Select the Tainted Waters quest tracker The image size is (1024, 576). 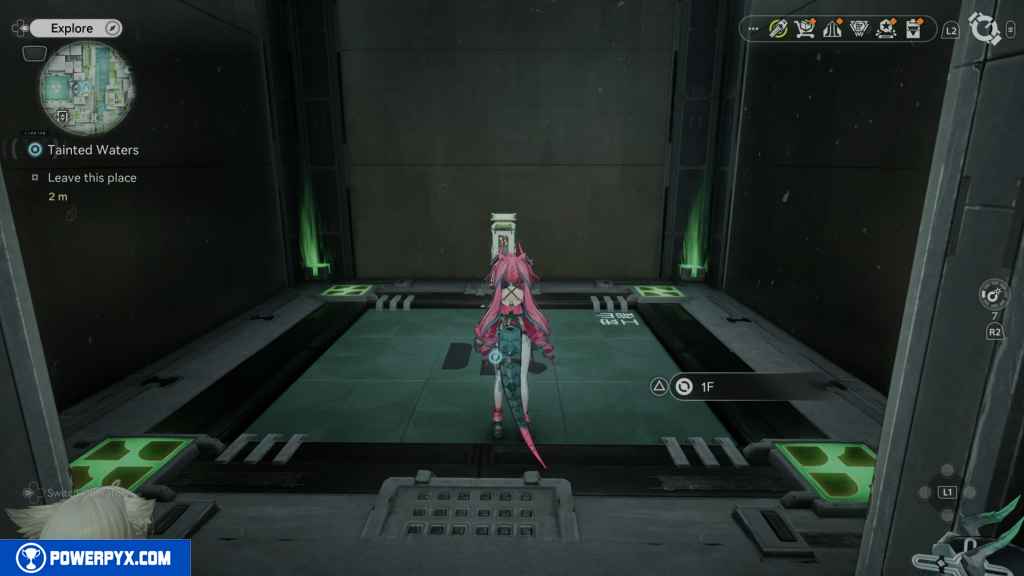coord(92,150)
